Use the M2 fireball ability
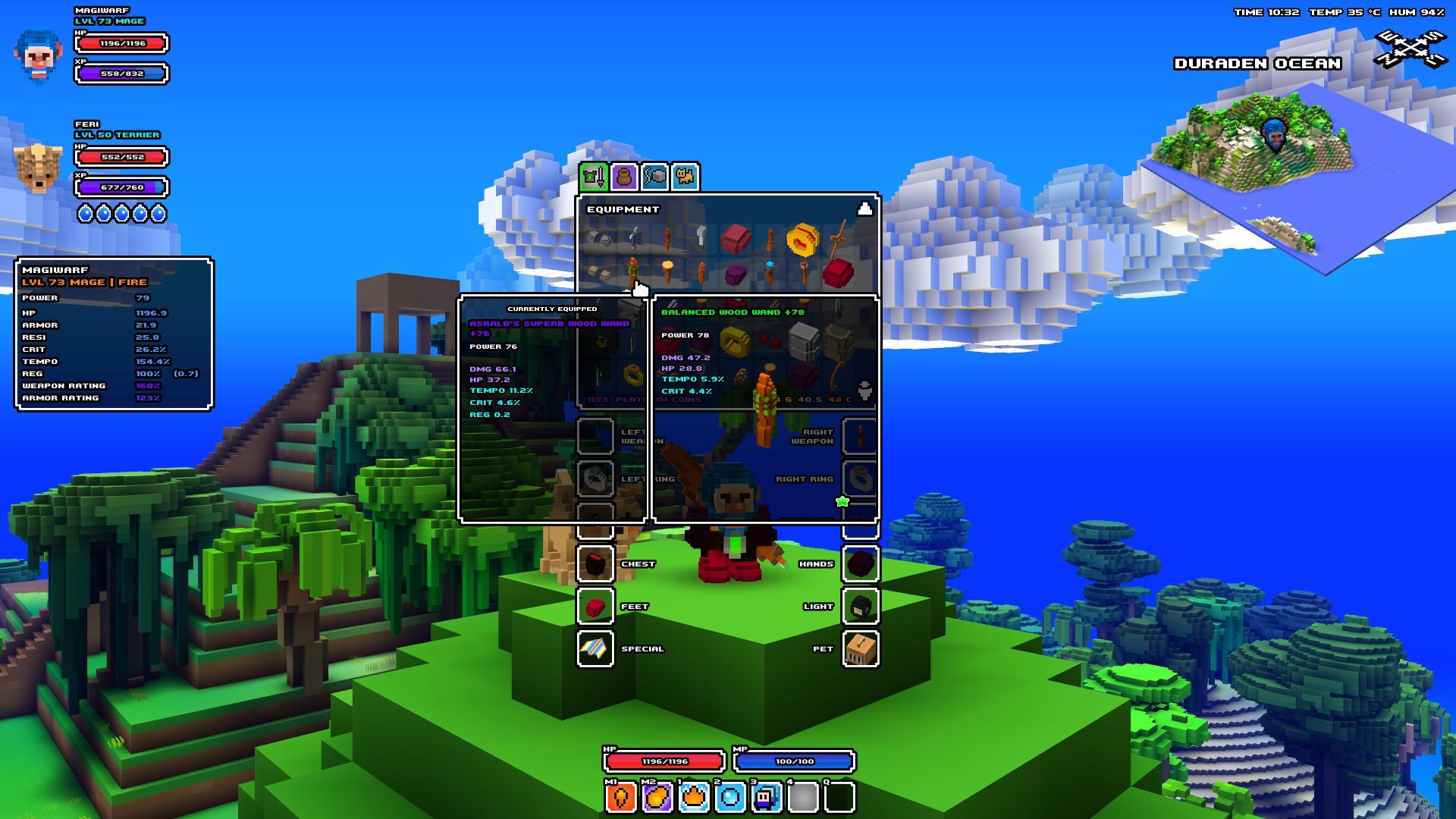The width and height of the screenshot is (1456, 819). pyautogui.click(x=657, y=797)
